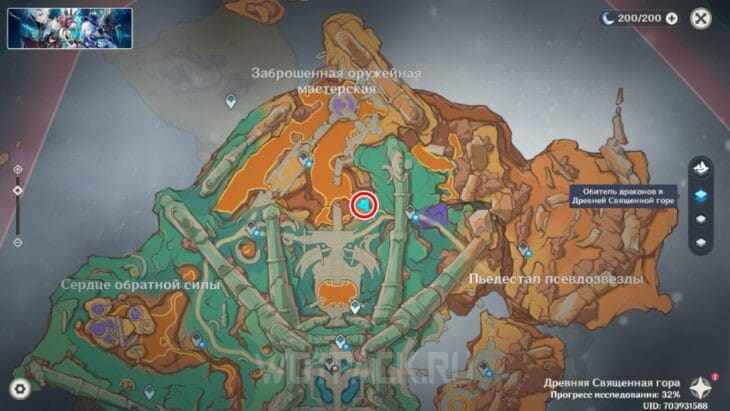Zoom in with the map zoom plus button
The width and height of the screenshot is (730, 411).
coord(17,170)
